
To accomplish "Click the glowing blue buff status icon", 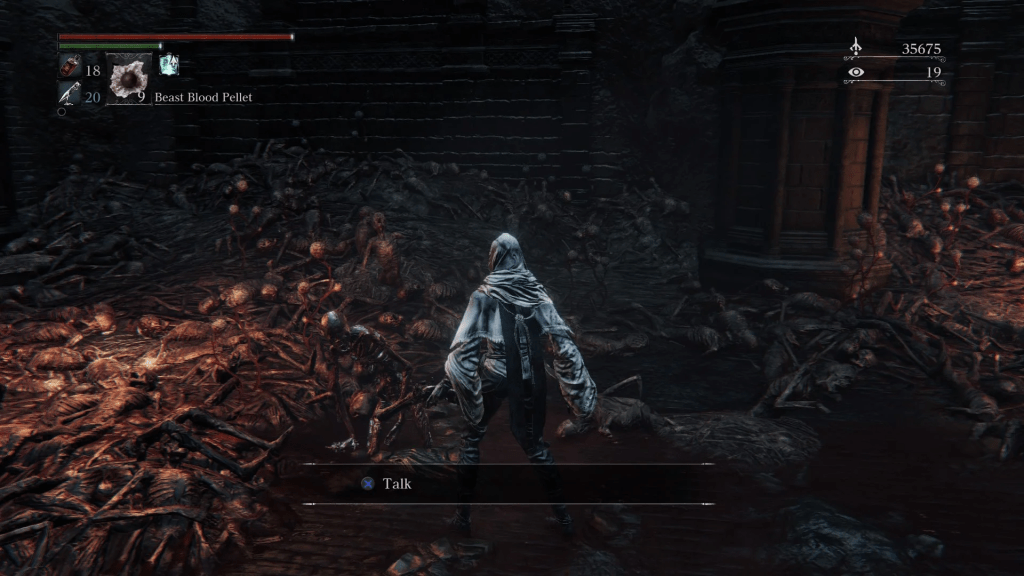I will pos(168,65).
